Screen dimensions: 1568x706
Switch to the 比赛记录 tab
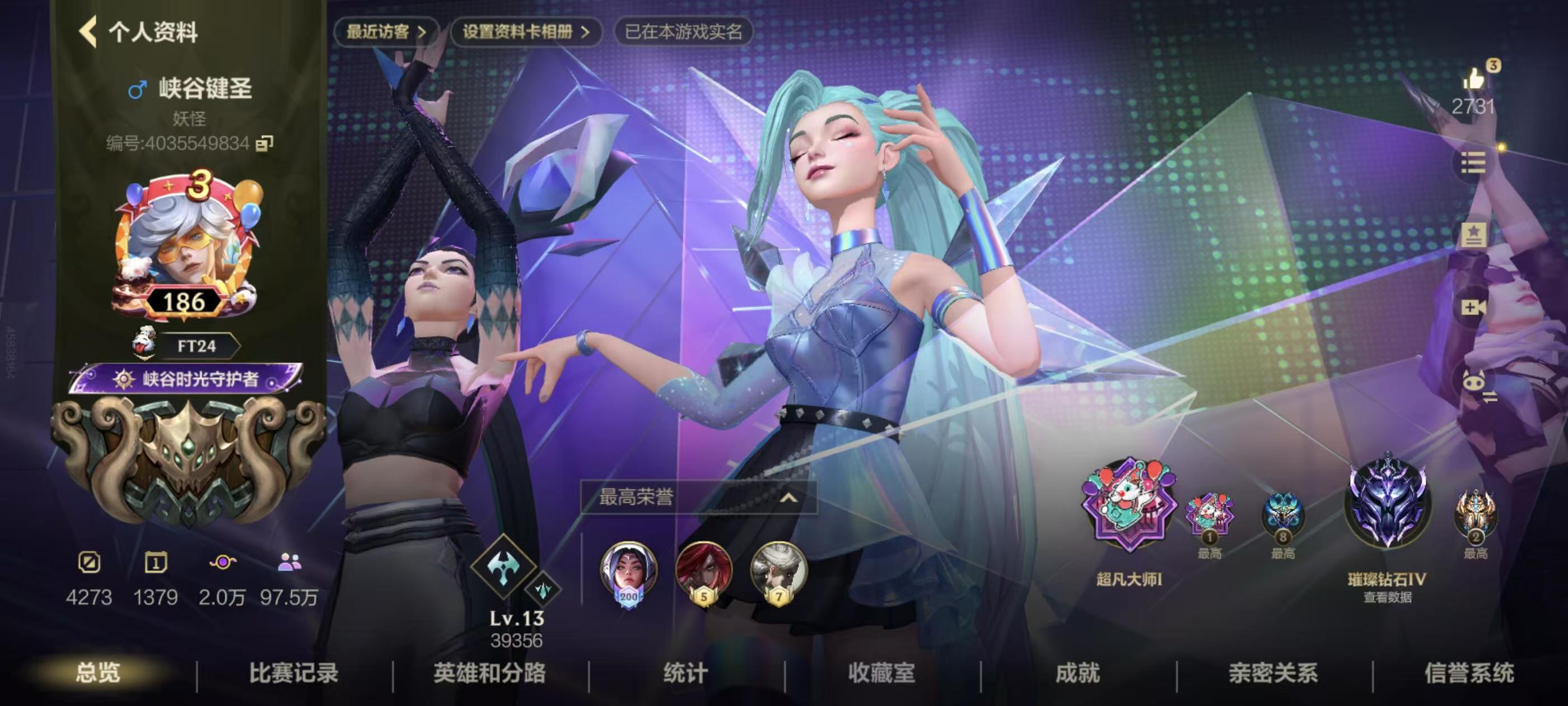295,674
